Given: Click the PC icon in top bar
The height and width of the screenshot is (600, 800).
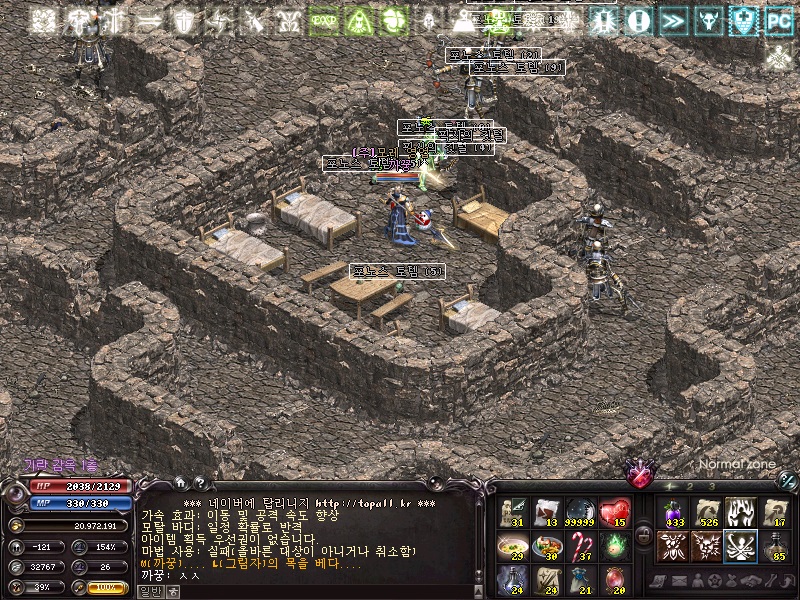Looking at the screenshot, I should pyautogui.click(x=777, y=20).
